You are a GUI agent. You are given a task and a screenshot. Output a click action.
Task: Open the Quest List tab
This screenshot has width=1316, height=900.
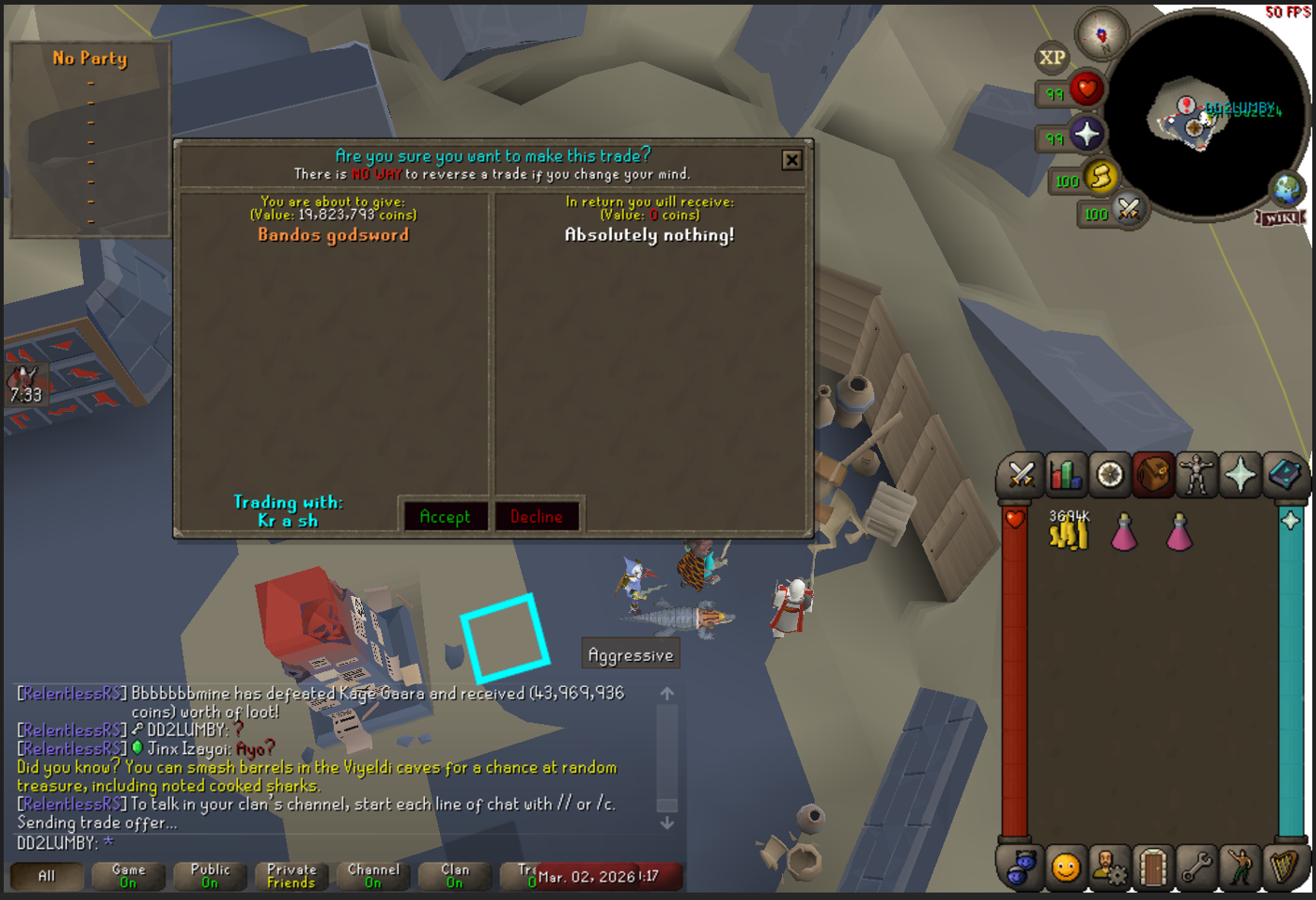tap(1109, 475)
